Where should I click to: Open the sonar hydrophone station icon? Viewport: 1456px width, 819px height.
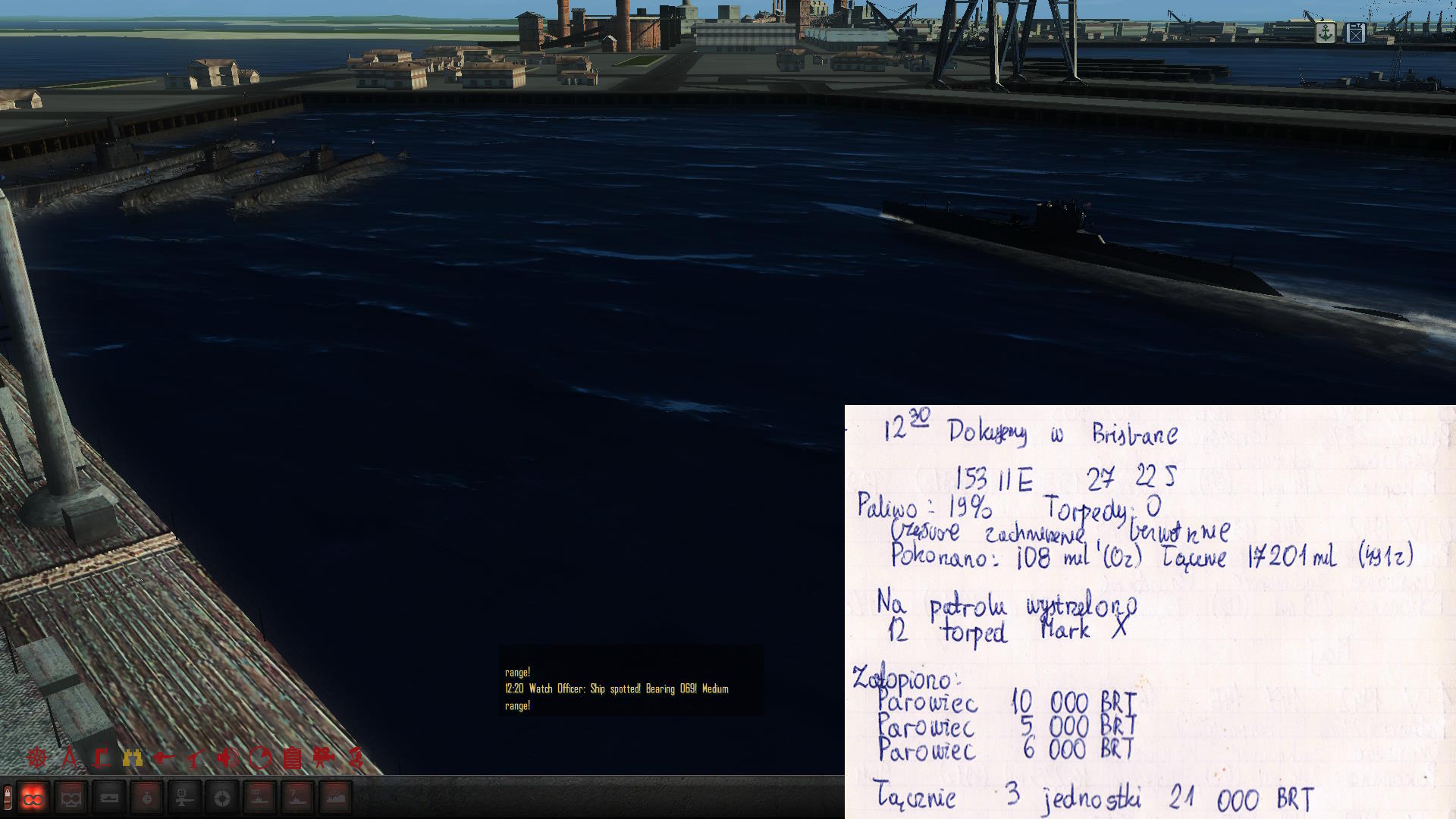click(227, 757)
